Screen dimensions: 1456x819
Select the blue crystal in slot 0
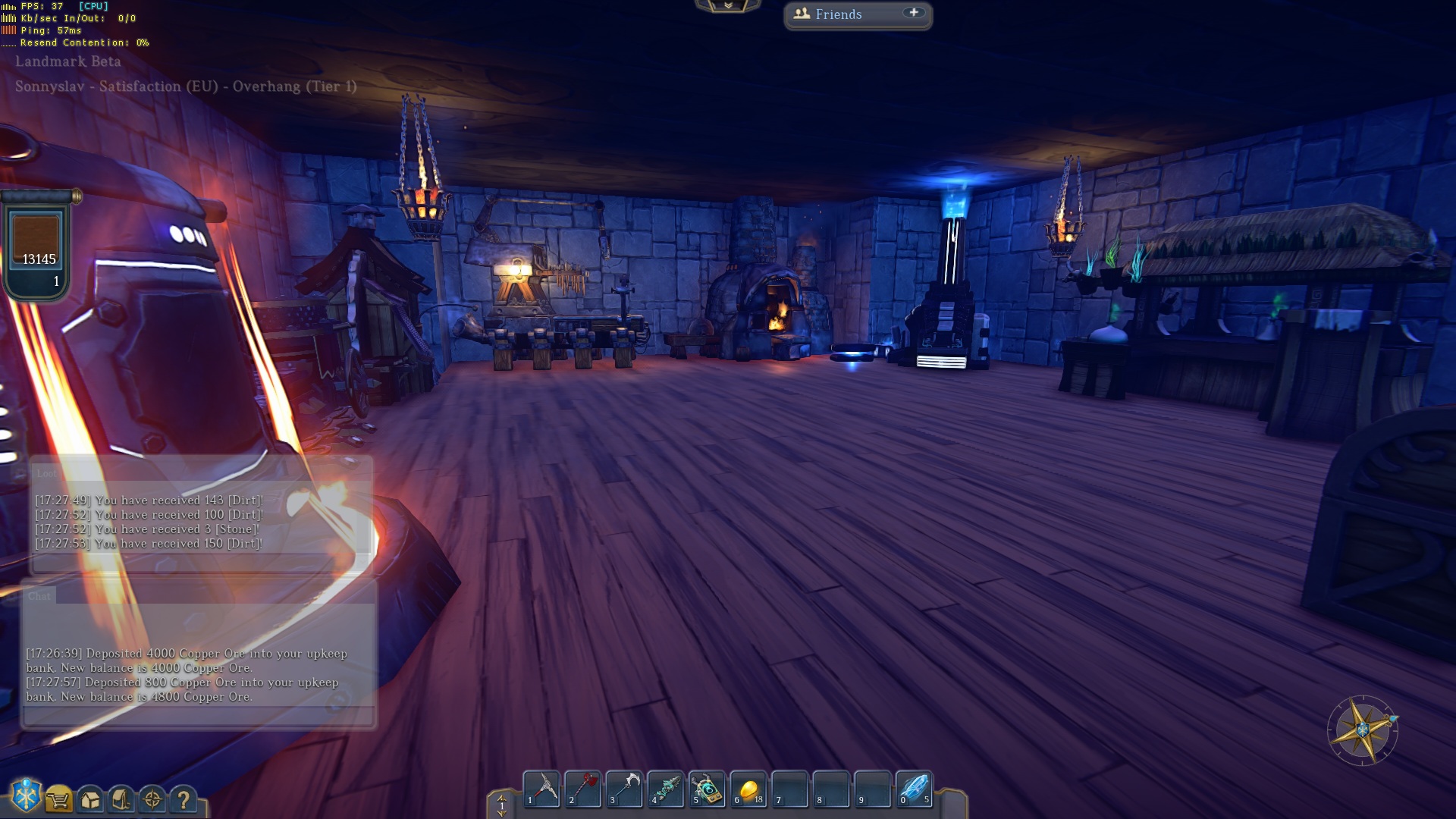click(915, 789)
